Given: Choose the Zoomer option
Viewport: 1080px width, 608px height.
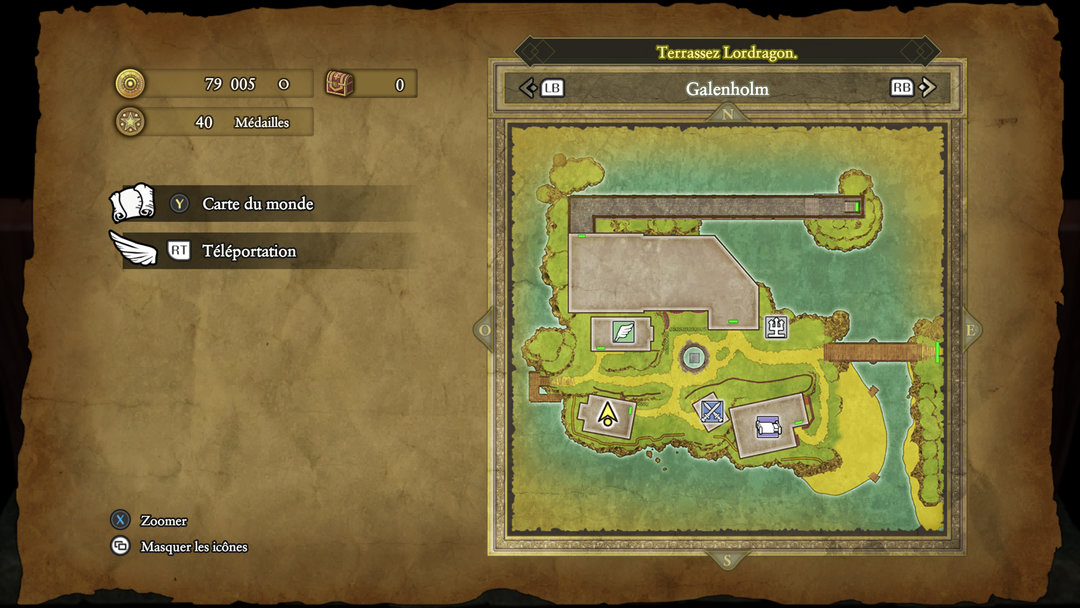Looking at the screenshot, I should tap(163, 521).
